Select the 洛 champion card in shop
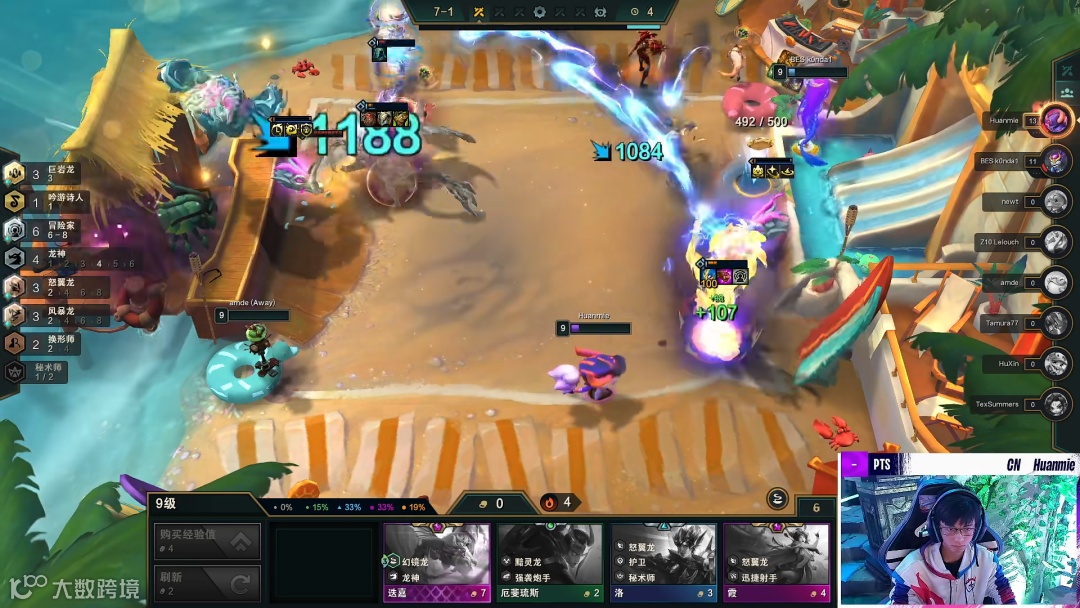Image resolution: width=1080 pixels, height=608 pixels. (x=663, y=562)
